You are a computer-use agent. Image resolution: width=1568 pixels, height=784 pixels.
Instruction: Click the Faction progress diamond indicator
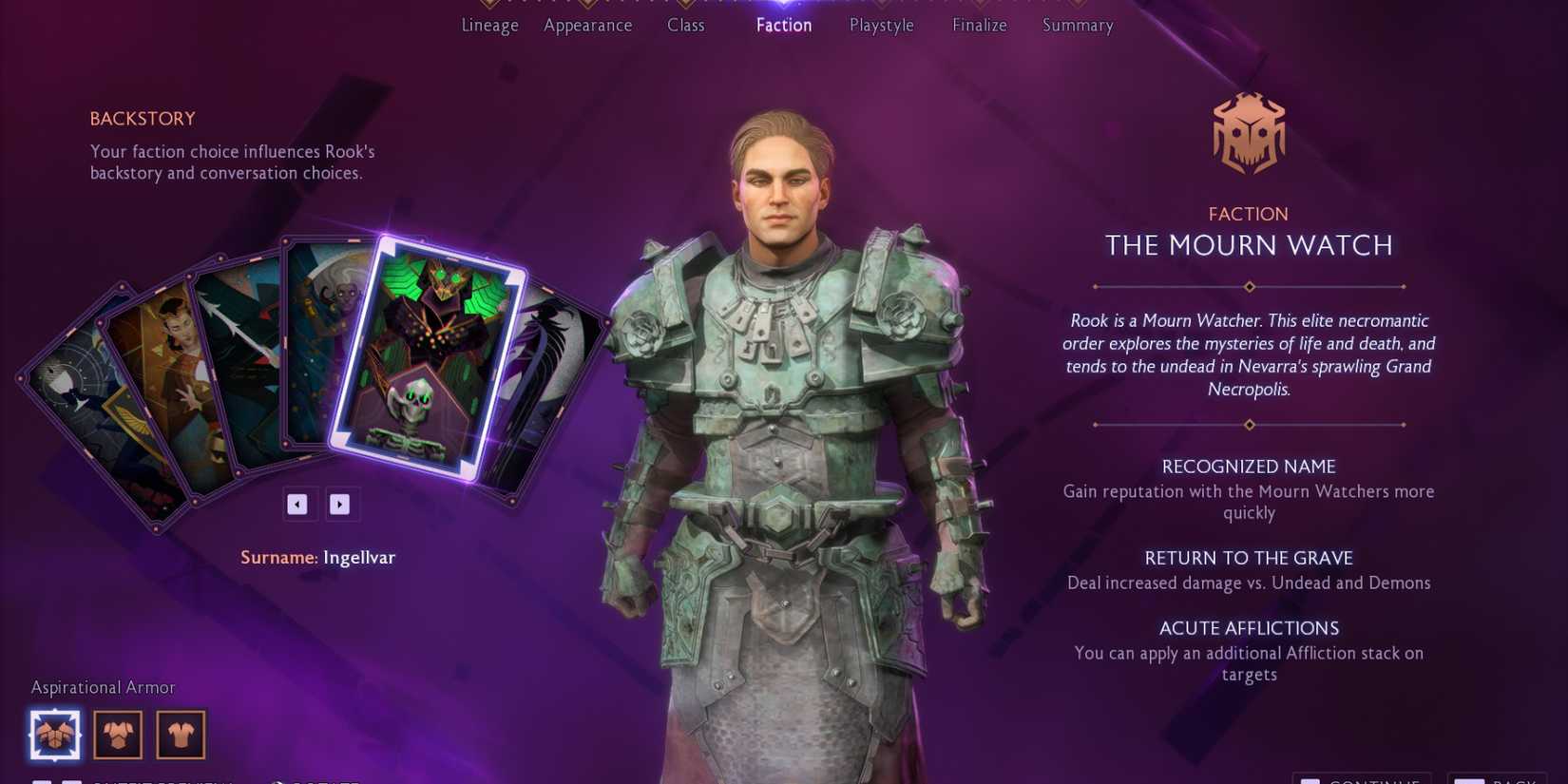[x=783, y=5]
